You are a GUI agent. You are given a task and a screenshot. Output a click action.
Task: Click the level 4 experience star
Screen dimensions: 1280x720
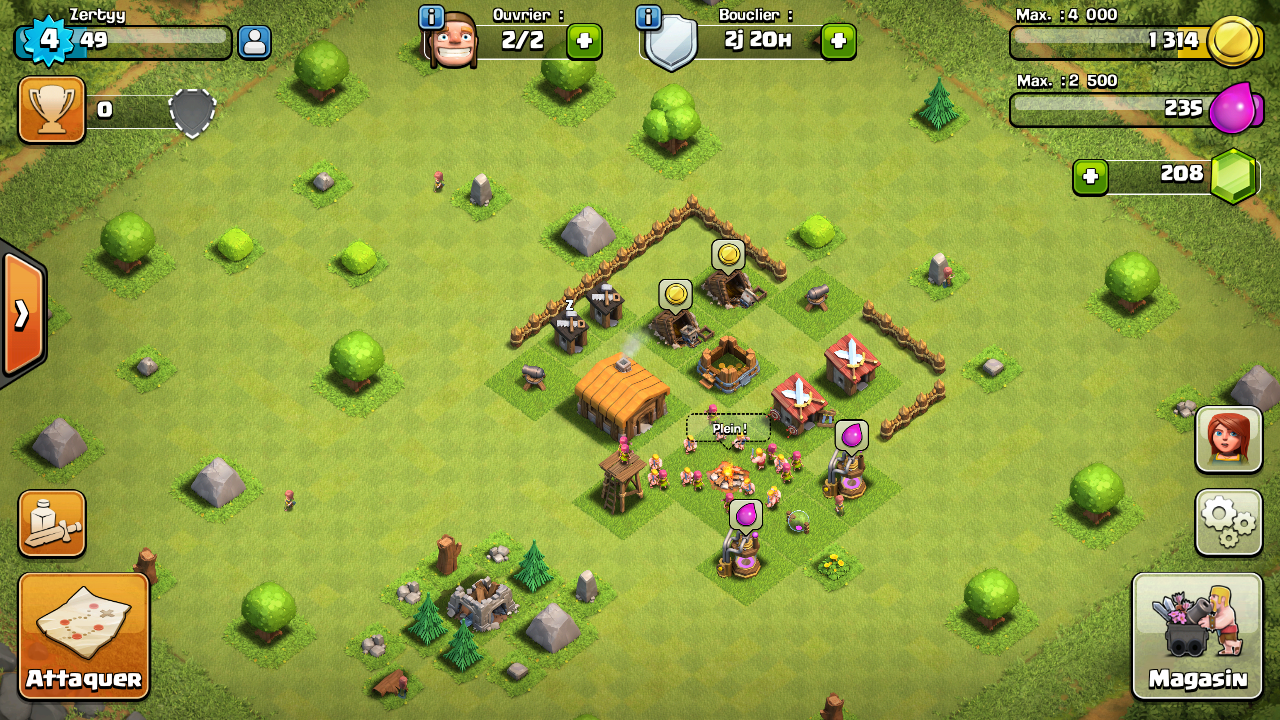(x=47, y=41)
